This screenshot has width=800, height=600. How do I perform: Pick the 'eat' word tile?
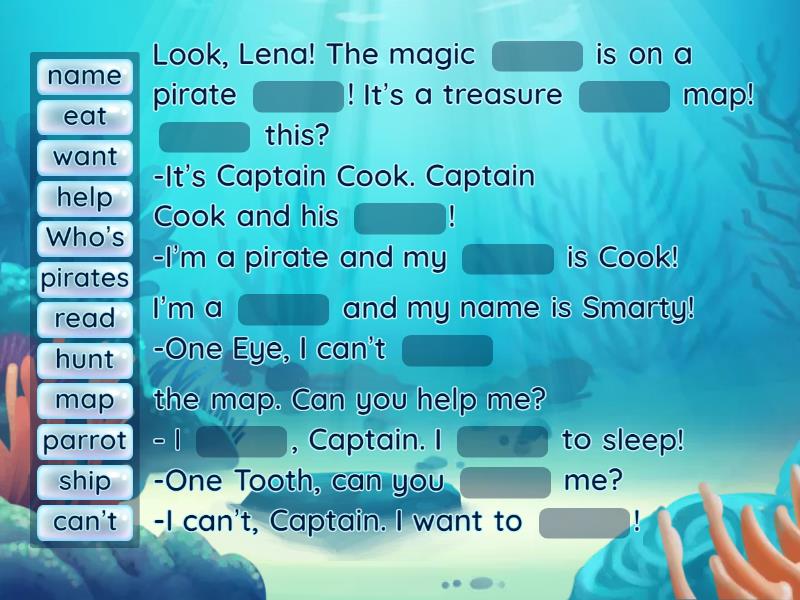point(85,116)
